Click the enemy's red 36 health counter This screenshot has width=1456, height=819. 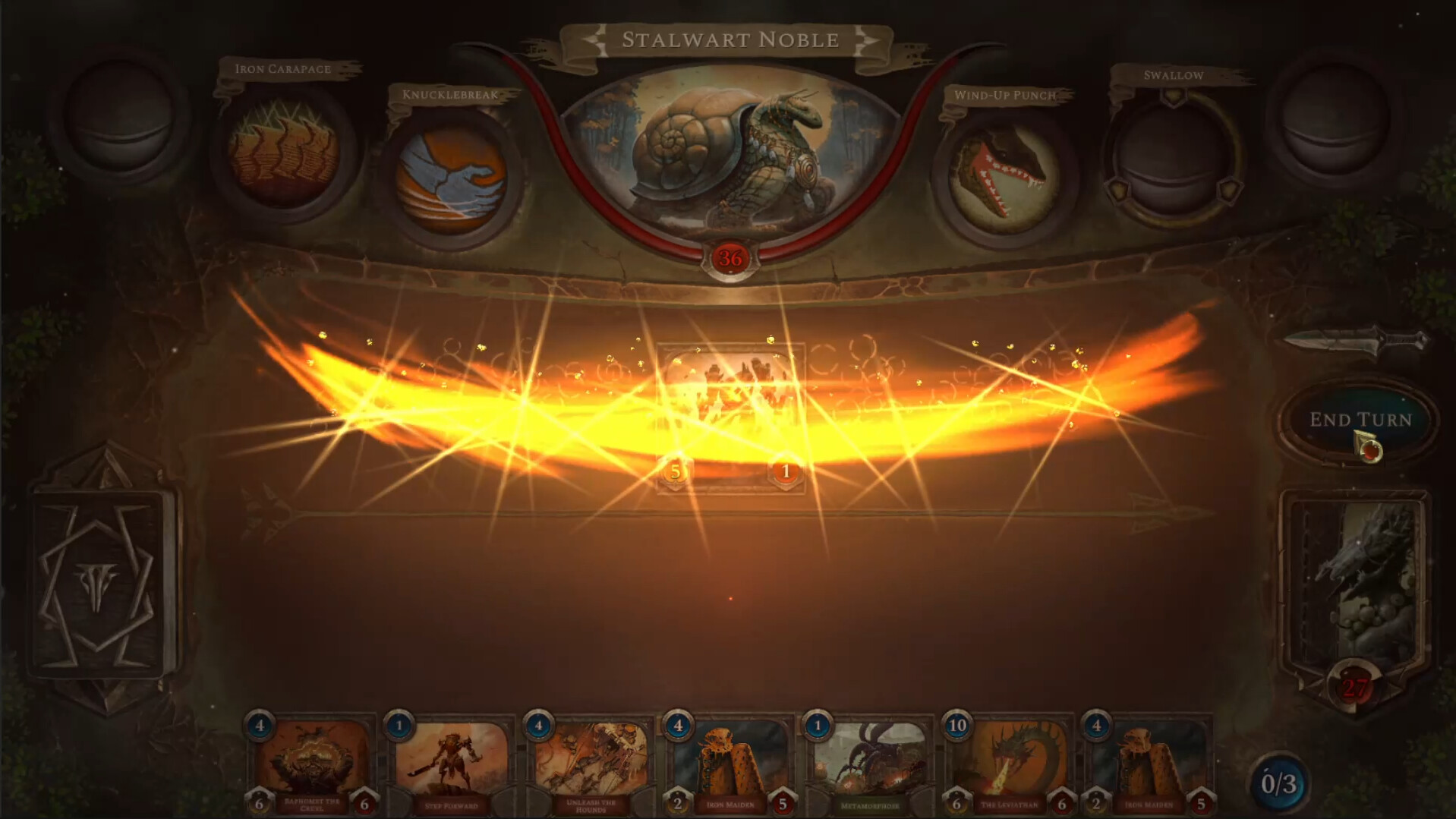pos(730,257)
